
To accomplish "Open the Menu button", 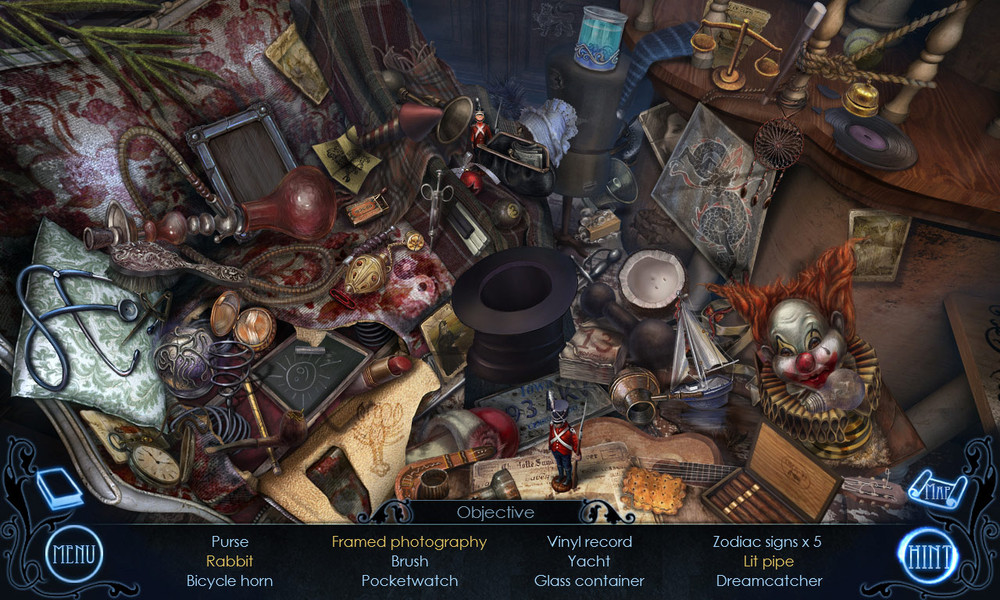I will 73,554.
